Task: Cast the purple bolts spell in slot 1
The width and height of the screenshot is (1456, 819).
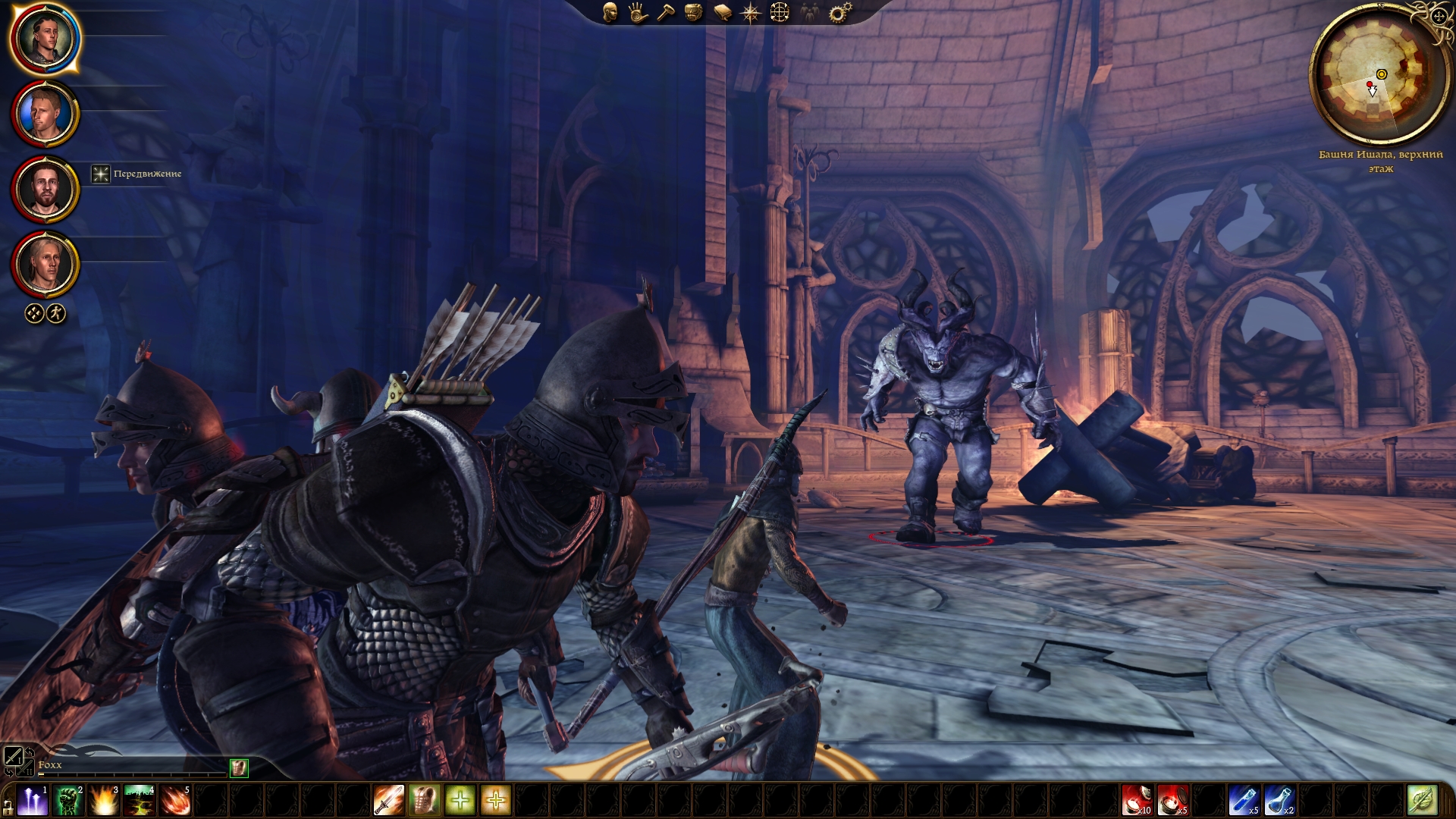Action: point(33,801)
